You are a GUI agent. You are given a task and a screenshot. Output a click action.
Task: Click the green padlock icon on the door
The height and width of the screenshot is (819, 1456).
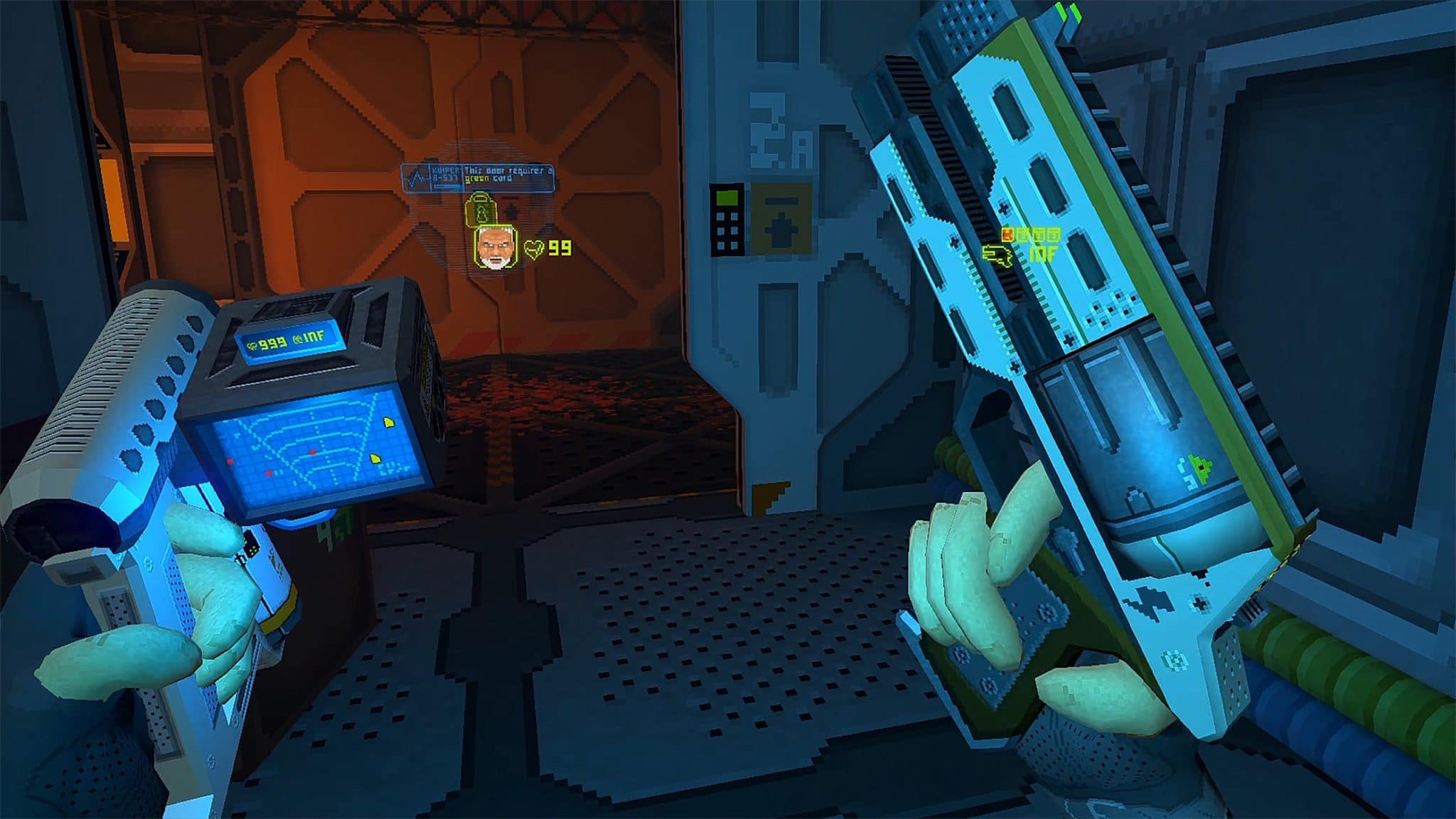pos(481,208)
